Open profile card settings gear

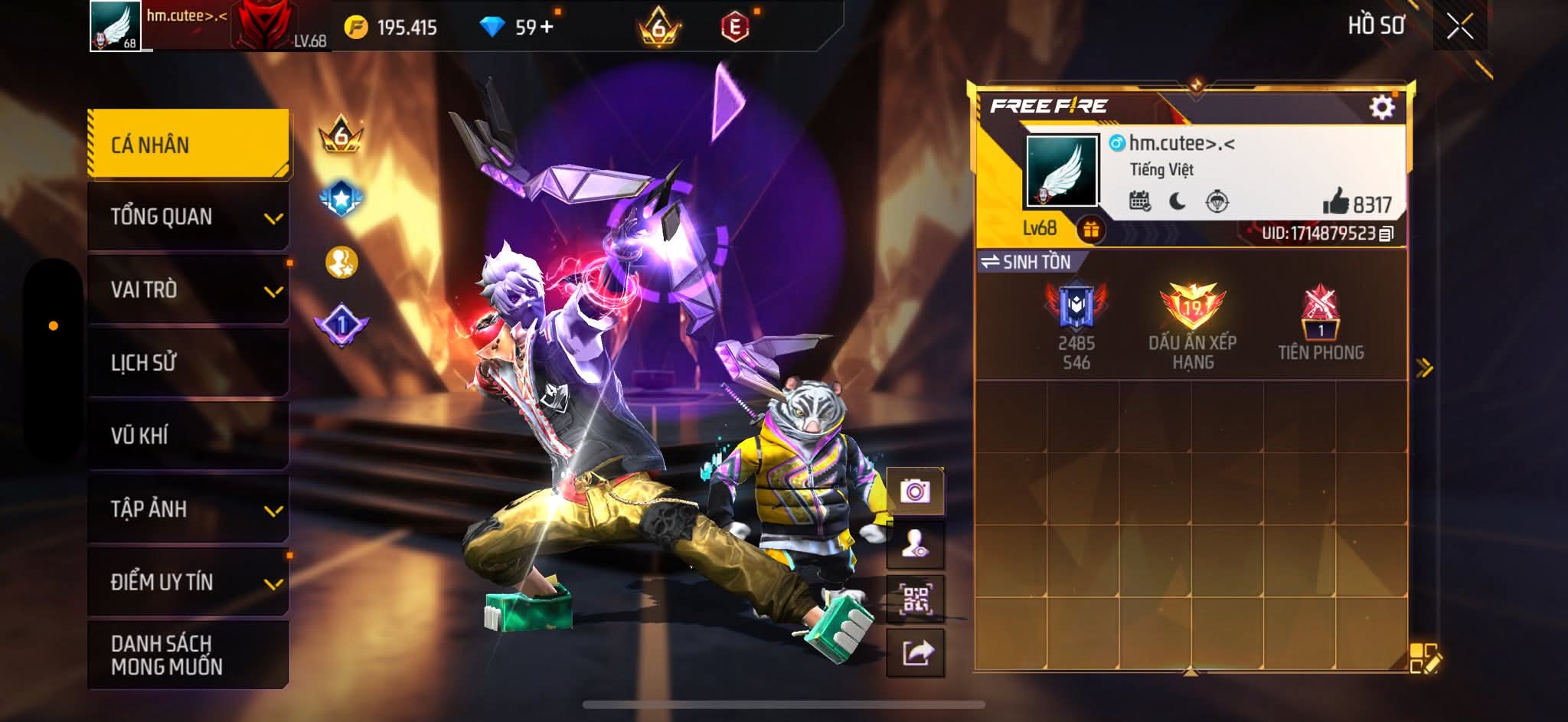1381,106
